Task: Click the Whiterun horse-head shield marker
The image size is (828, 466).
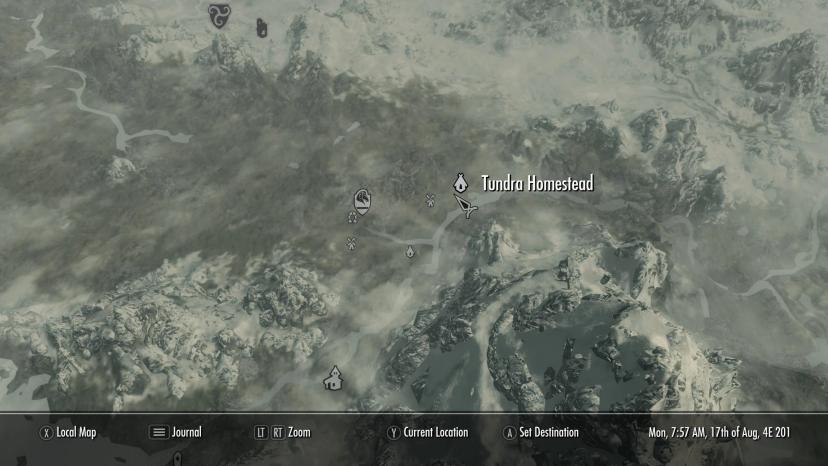Action: click(x=364, y=202)
